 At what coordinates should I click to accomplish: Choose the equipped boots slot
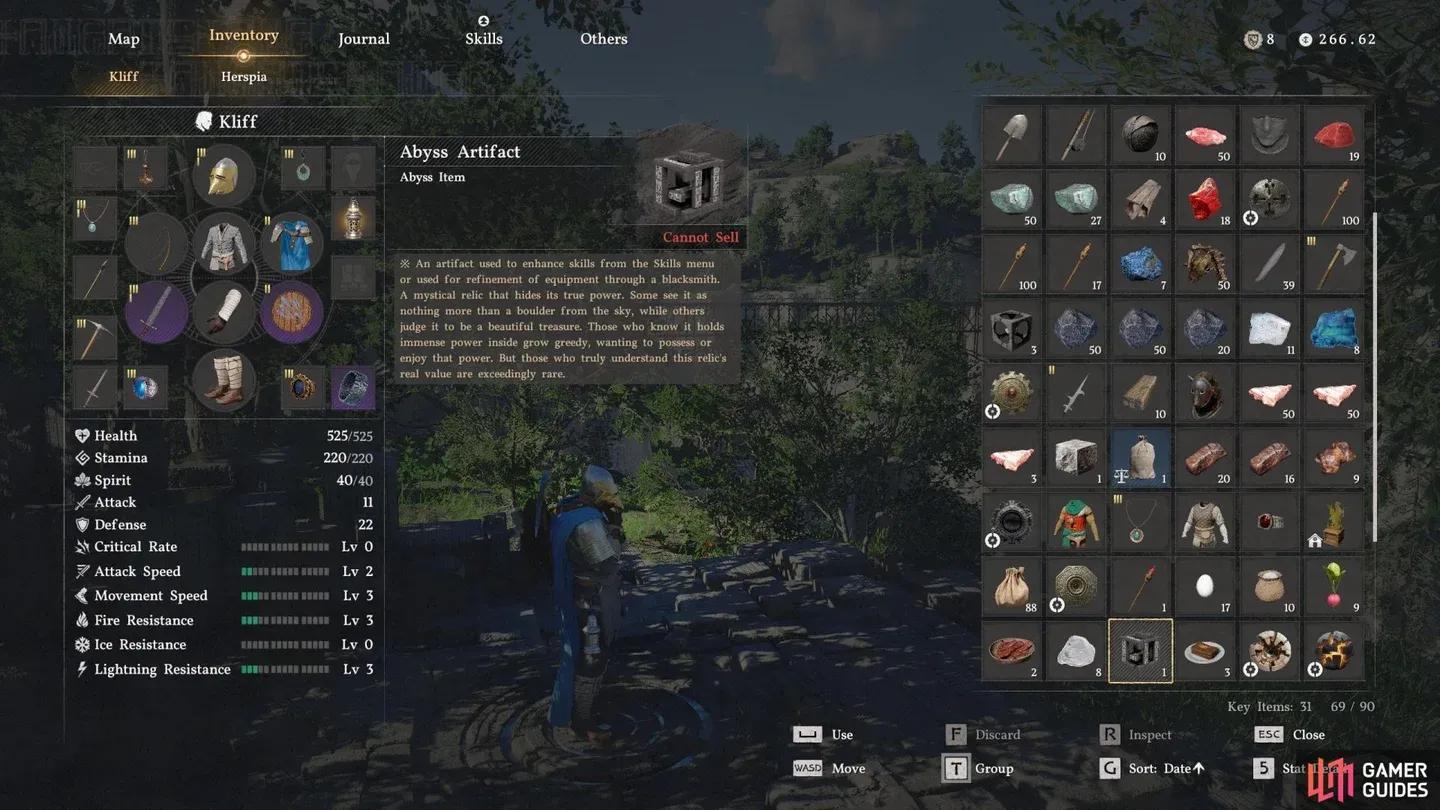tap(224, 380)
